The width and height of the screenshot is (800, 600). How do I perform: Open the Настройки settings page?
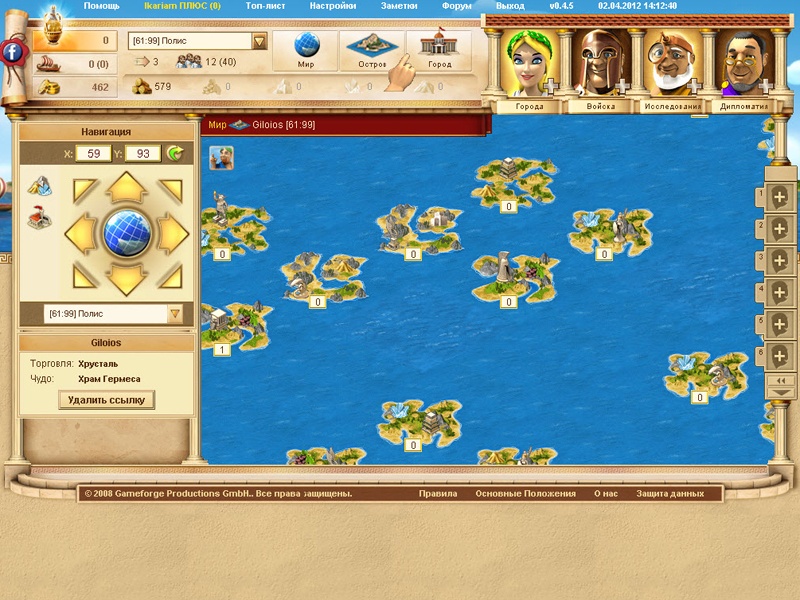[x=333, y=5]
